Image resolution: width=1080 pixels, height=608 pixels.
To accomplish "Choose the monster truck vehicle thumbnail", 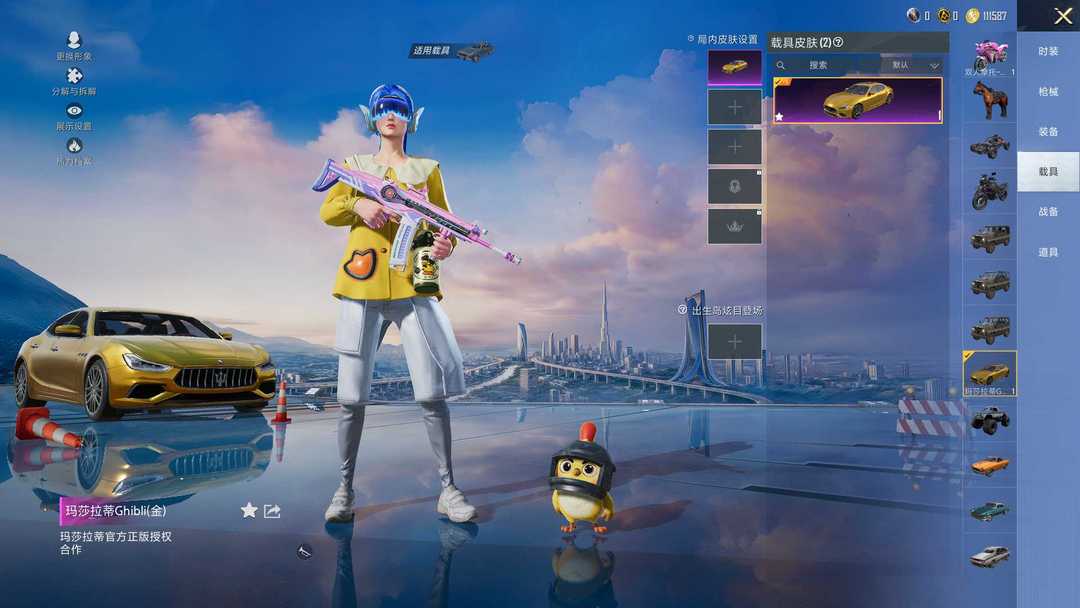I will [990, 418].
